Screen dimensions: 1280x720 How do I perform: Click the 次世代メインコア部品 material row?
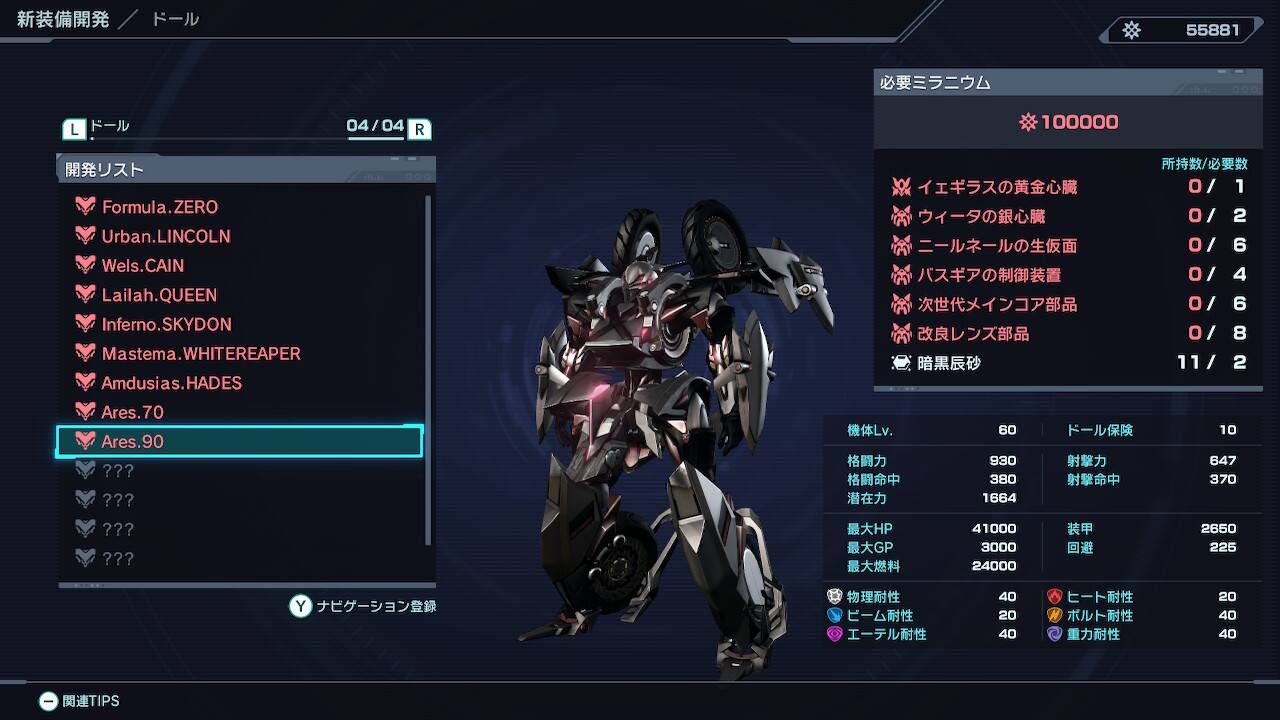(x=1067, y=304)
